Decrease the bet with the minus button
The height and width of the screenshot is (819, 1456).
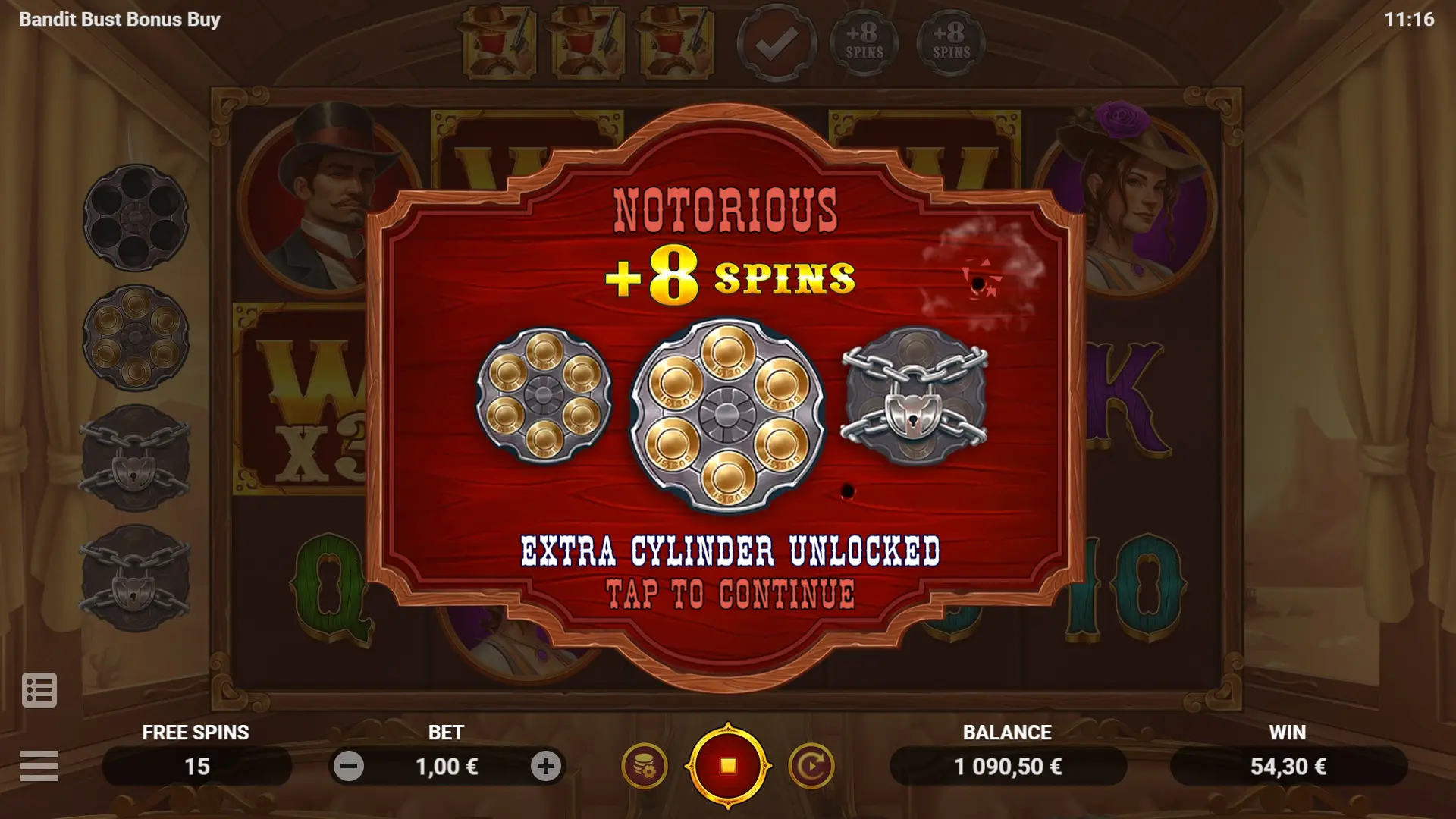tap(349, 767)
